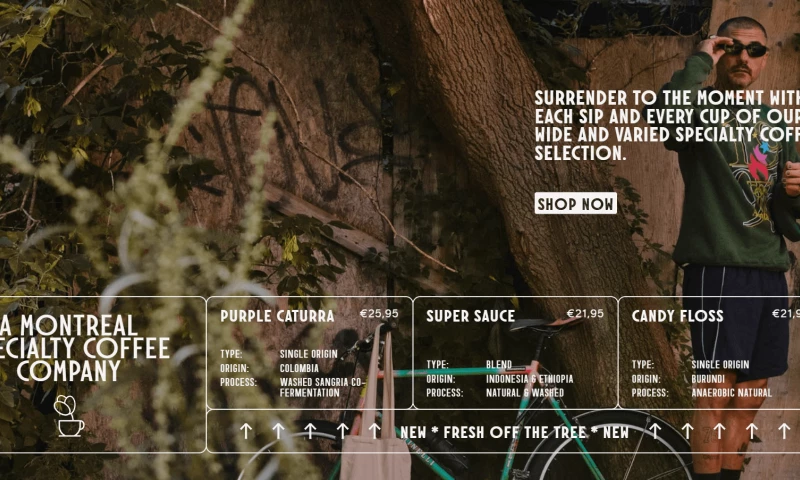Click the Shop Now button
Screen dimensions: 800x480
tap(575, 204)
